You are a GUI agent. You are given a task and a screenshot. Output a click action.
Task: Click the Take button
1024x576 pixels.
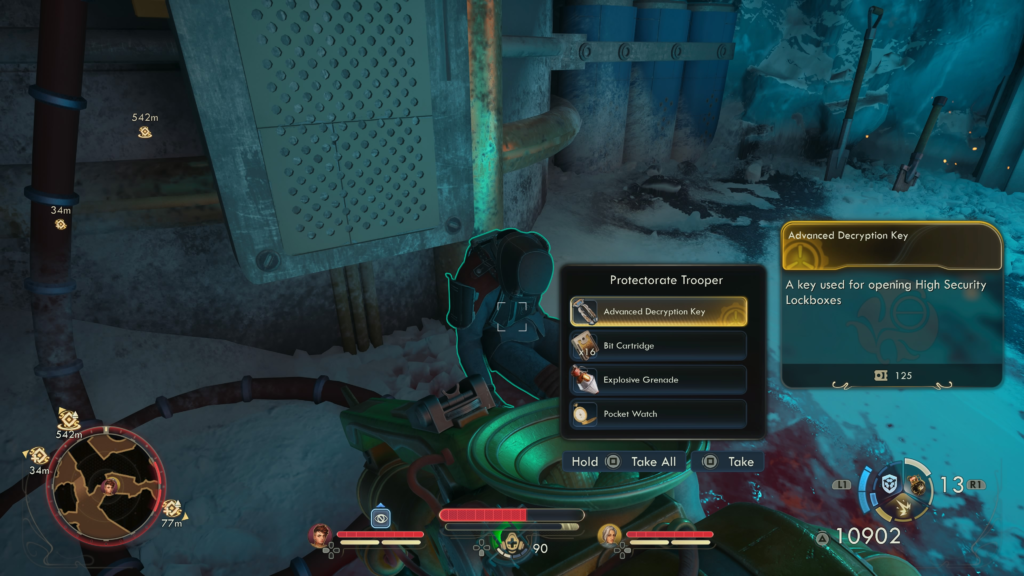pos(730,462)
